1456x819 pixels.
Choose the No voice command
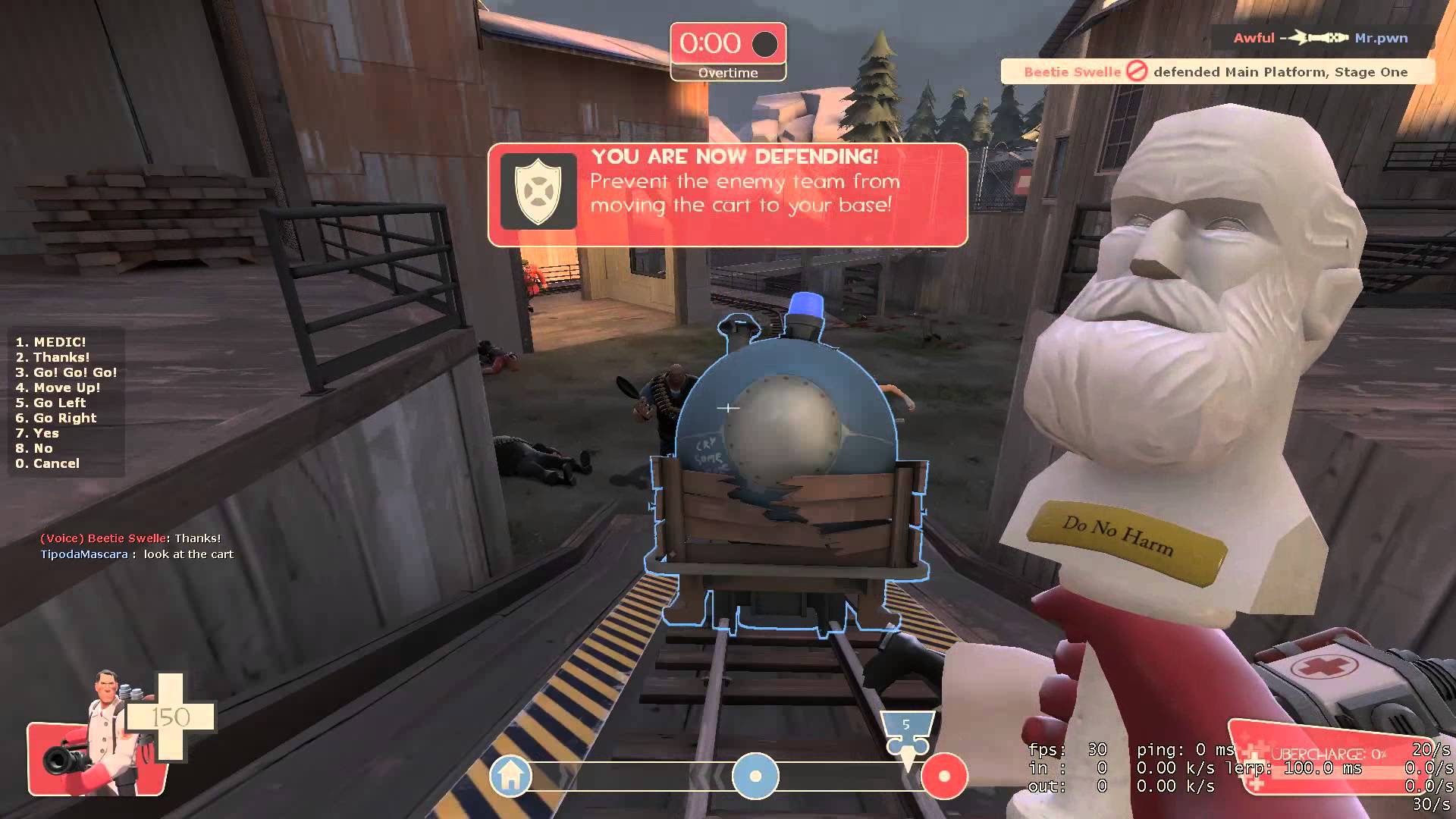pyautogui.click(x=34, y=448)
